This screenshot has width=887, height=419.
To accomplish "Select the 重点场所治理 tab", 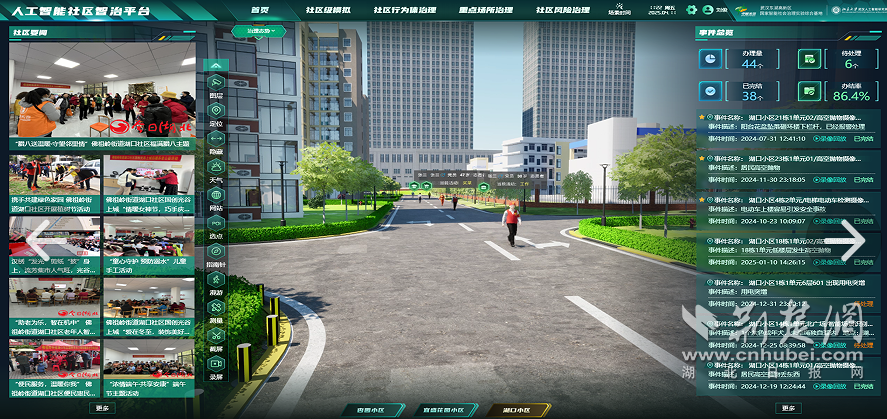I will (x=485, y=11).
